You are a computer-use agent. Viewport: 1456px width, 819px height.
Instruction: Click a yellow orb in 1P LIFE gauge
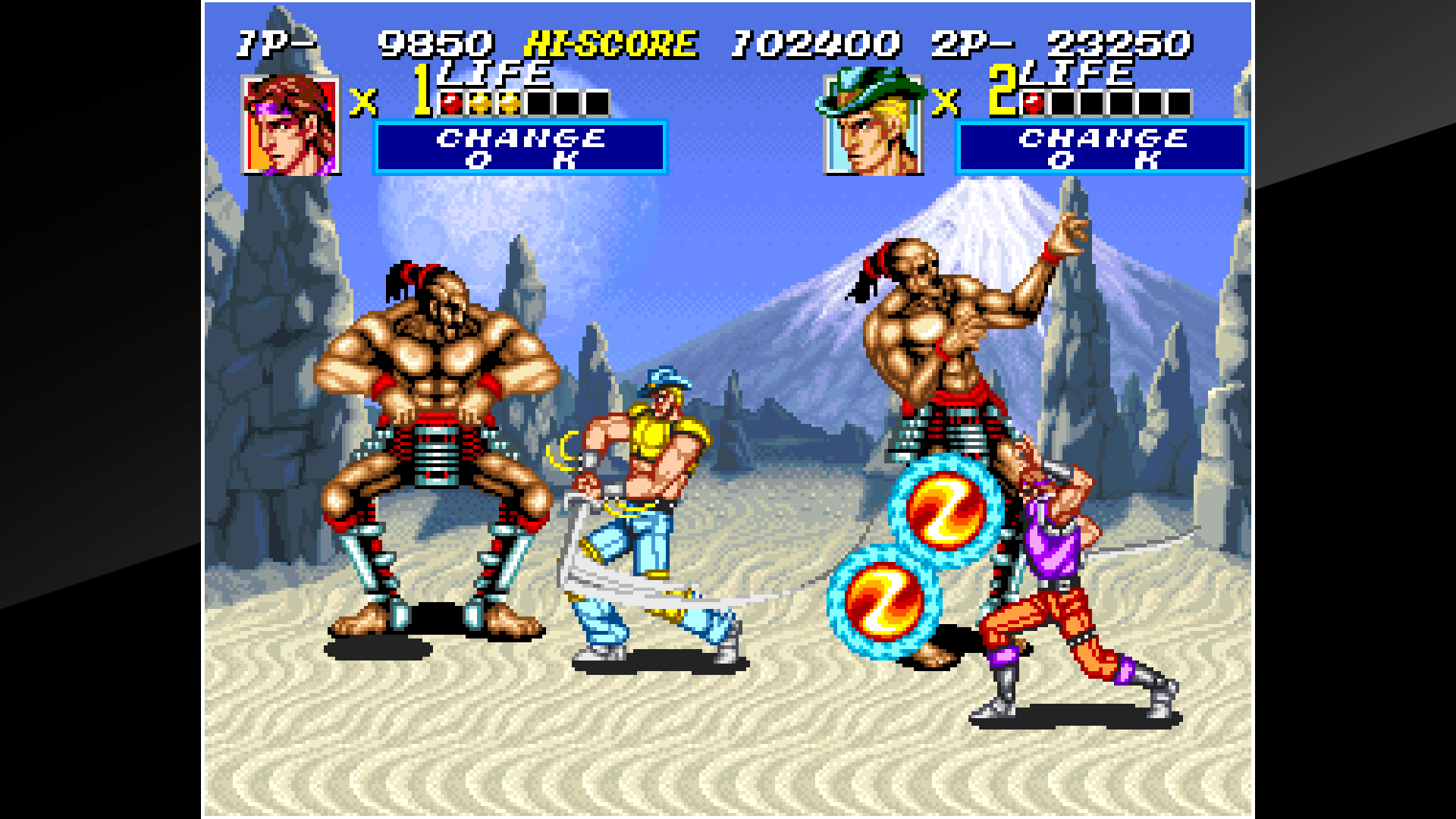[x=482, y=99]
